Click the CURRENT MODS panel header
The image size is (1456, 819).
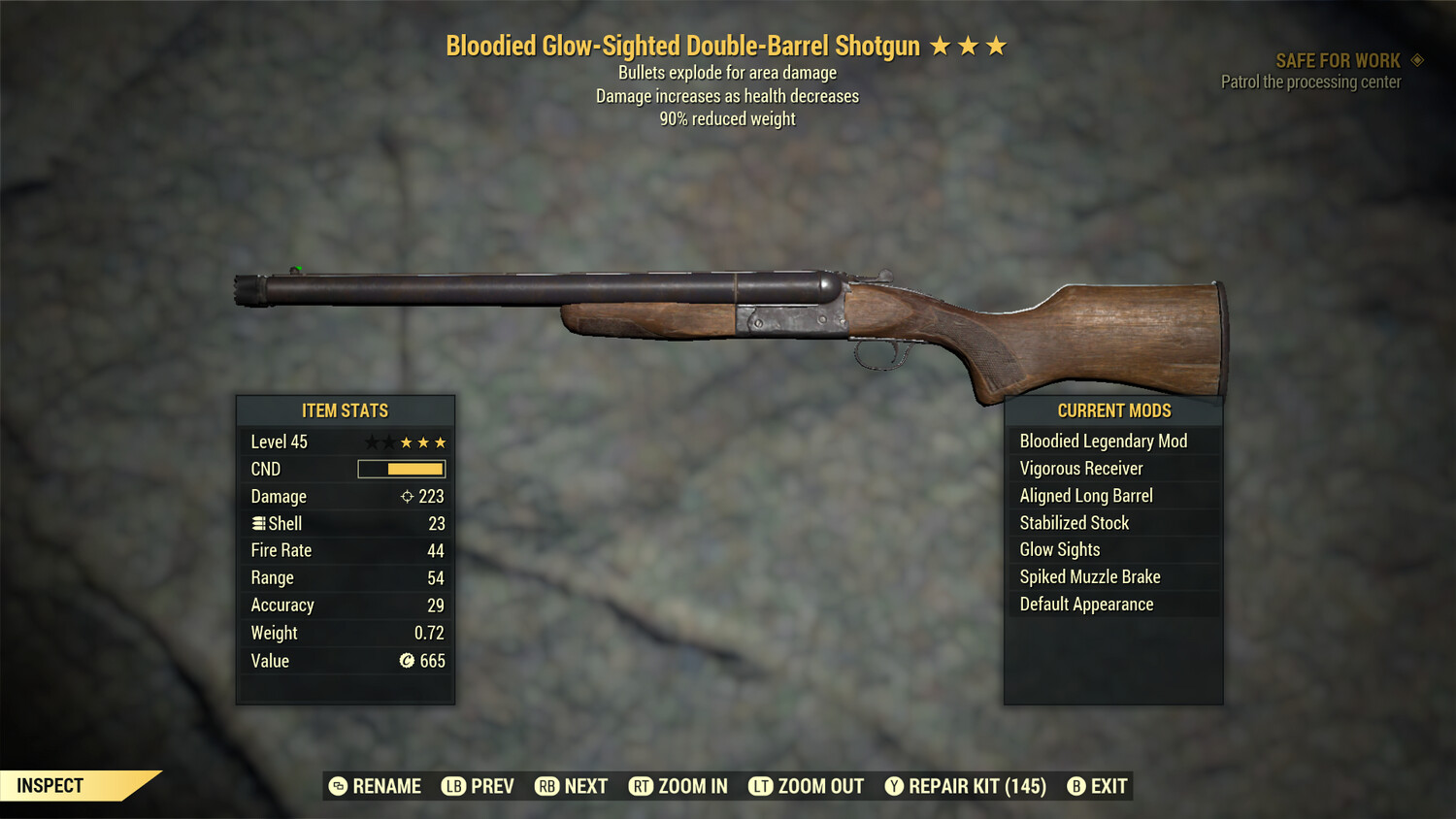(x=1113, y=410)
